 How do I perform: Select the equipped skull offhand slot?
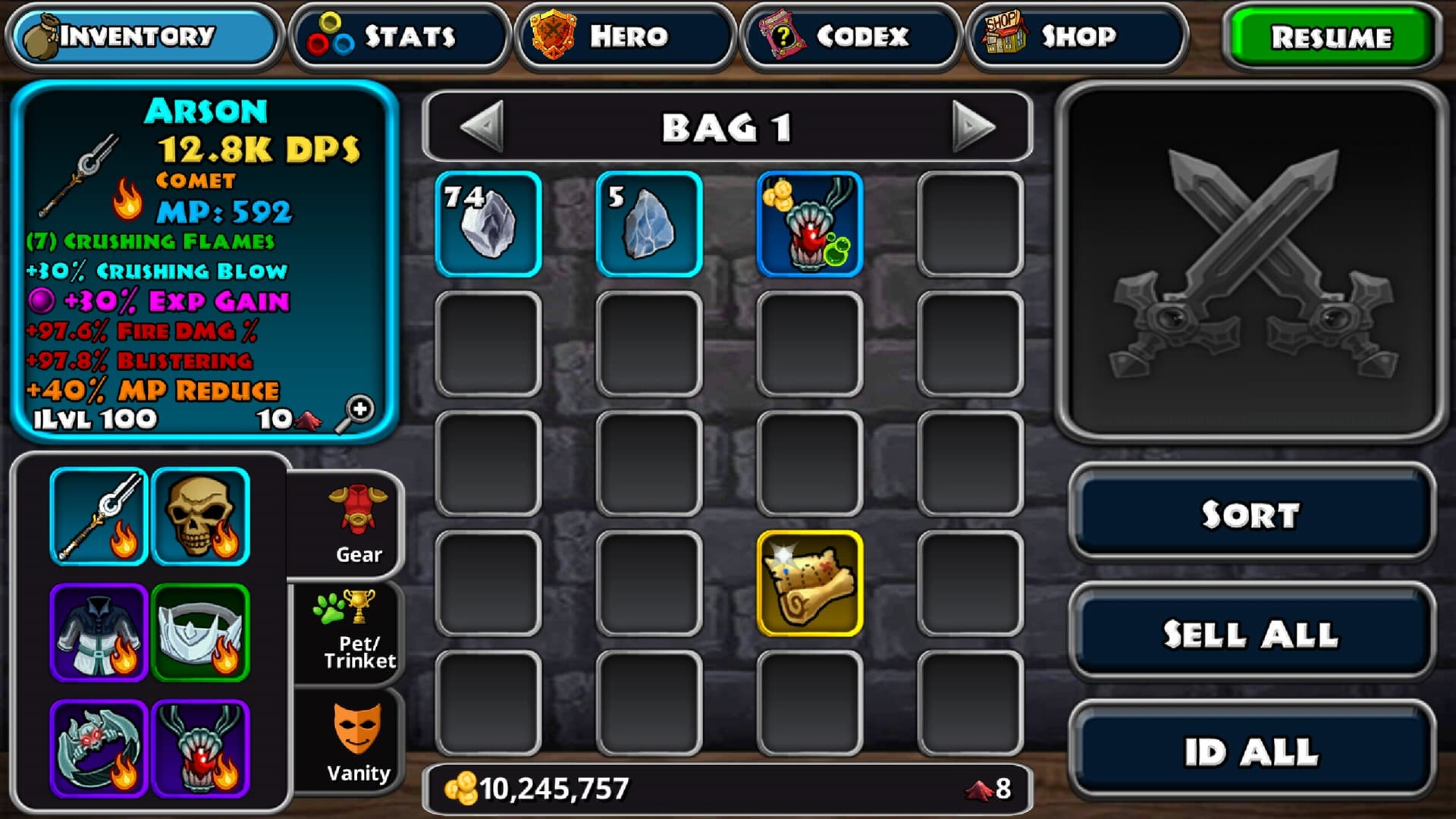coord(201,516)
